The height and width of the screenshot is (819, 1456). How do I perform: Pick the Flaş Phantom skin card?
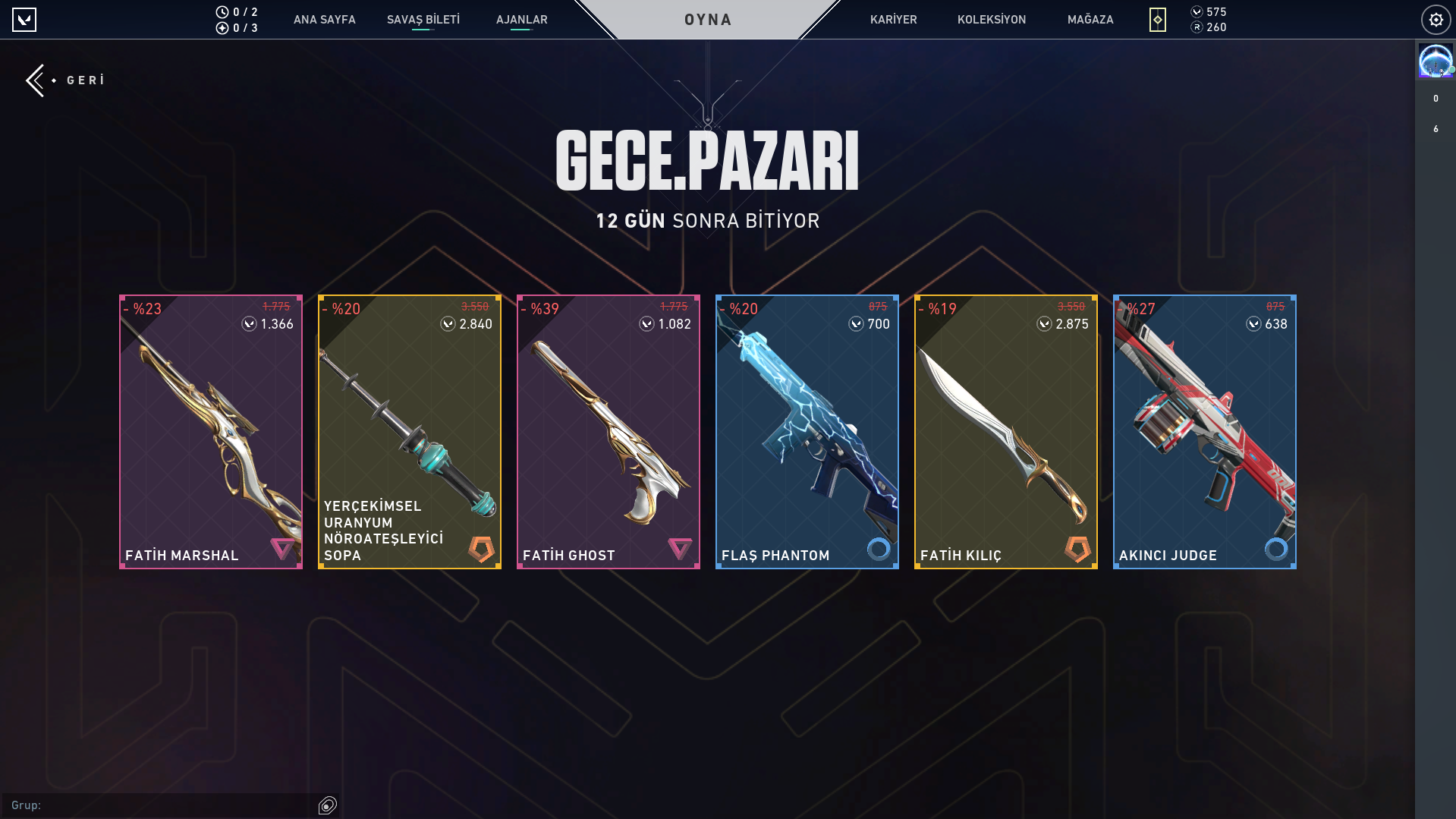[807, 432]
